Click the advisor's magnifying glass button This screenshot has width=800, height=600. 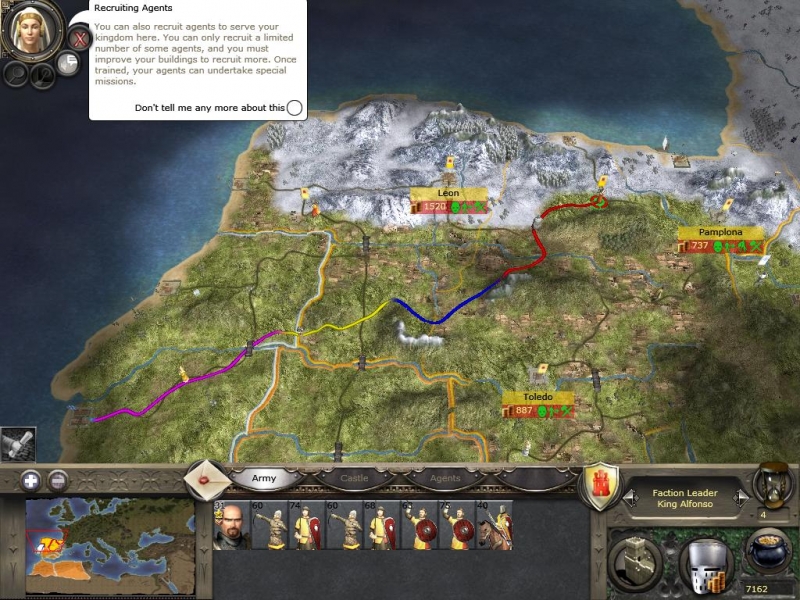point(15,72)
